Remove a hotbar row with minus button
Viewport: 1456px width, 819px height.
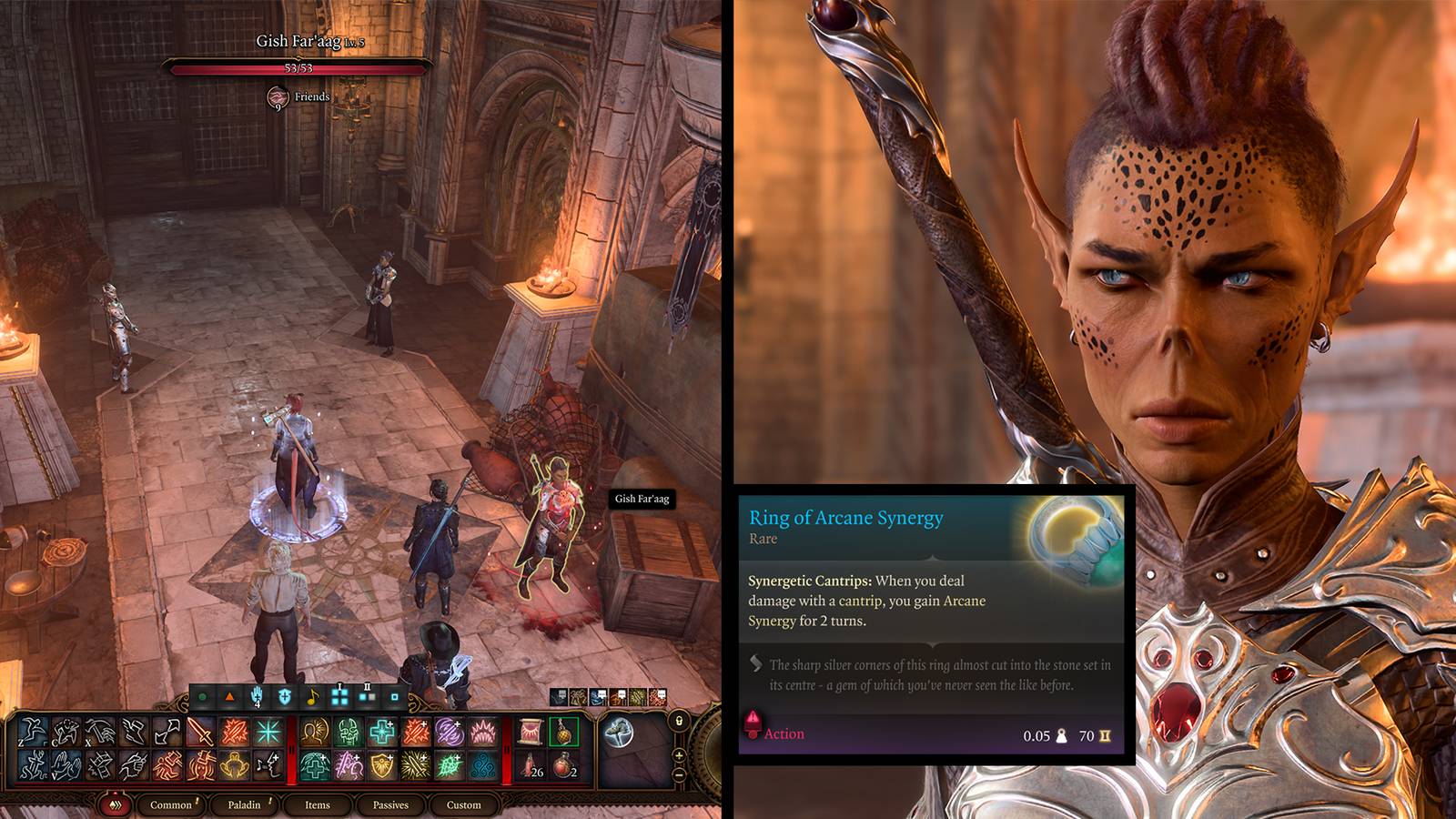[x=679, y=773]
